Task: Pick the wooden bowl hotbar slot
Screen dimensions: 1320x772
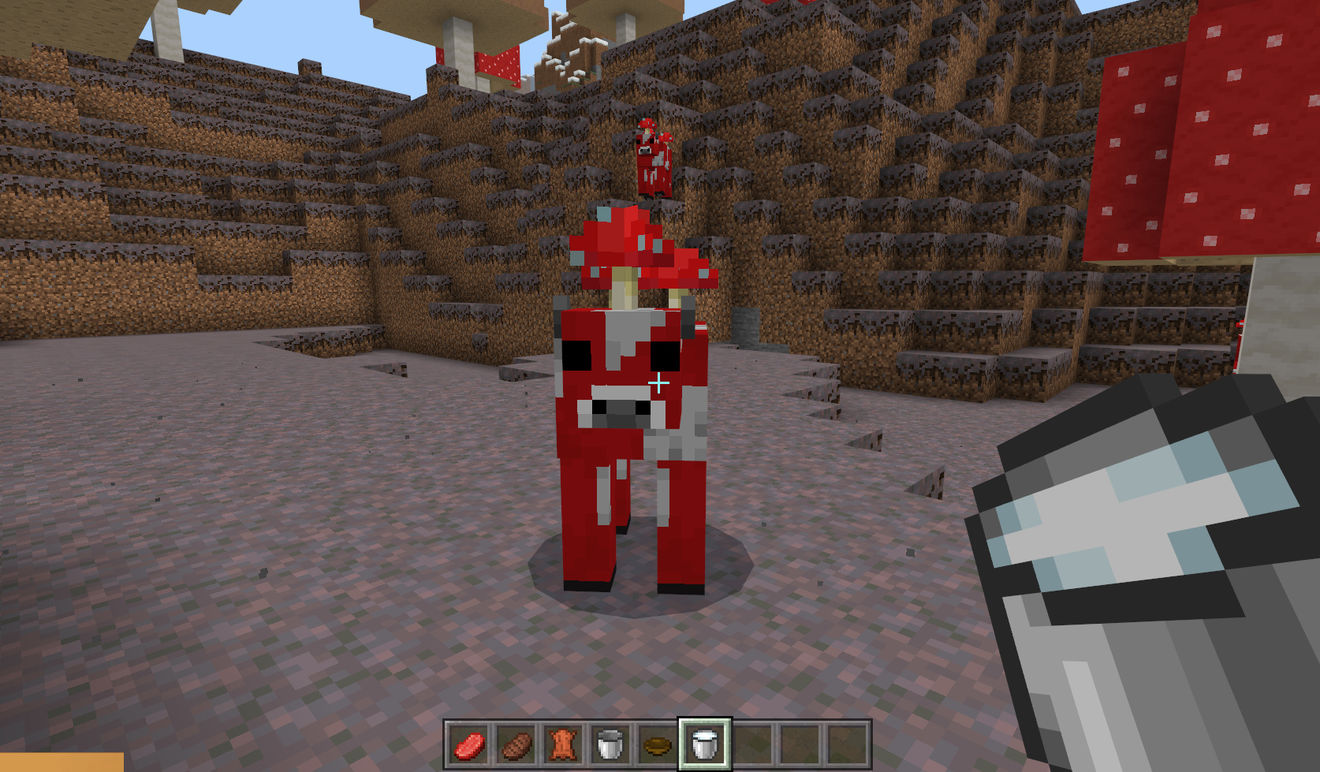Action: (x=658, y=745)
